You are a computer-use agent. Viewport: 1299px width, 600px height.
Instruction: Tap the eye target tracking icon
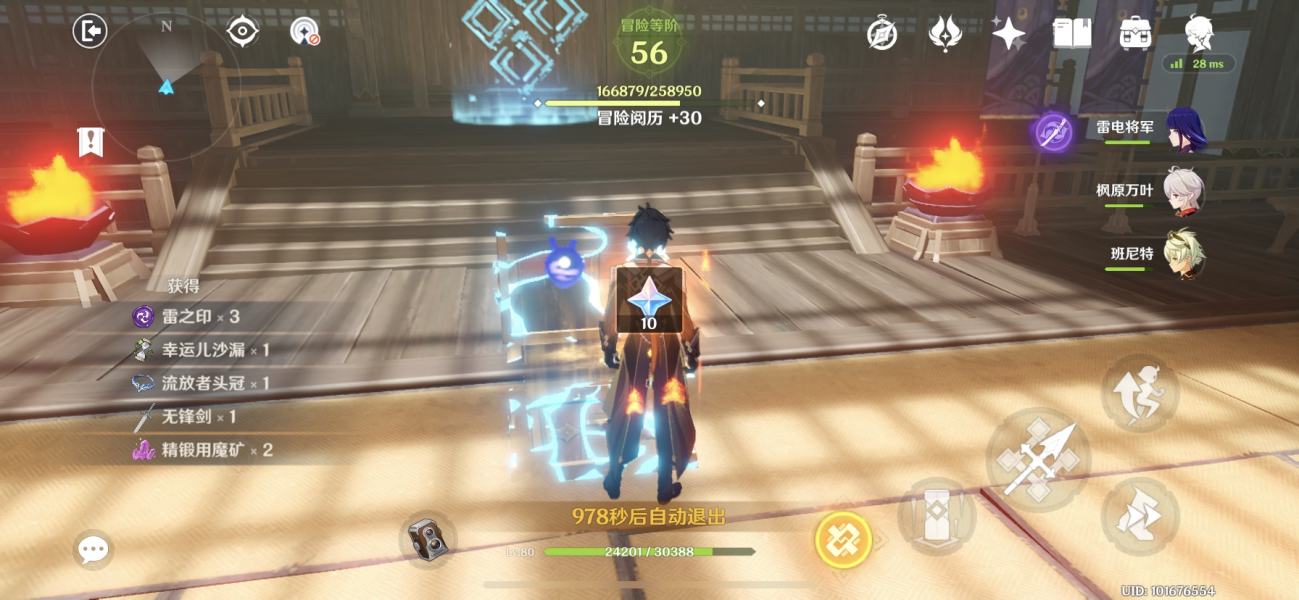point(243,32)
